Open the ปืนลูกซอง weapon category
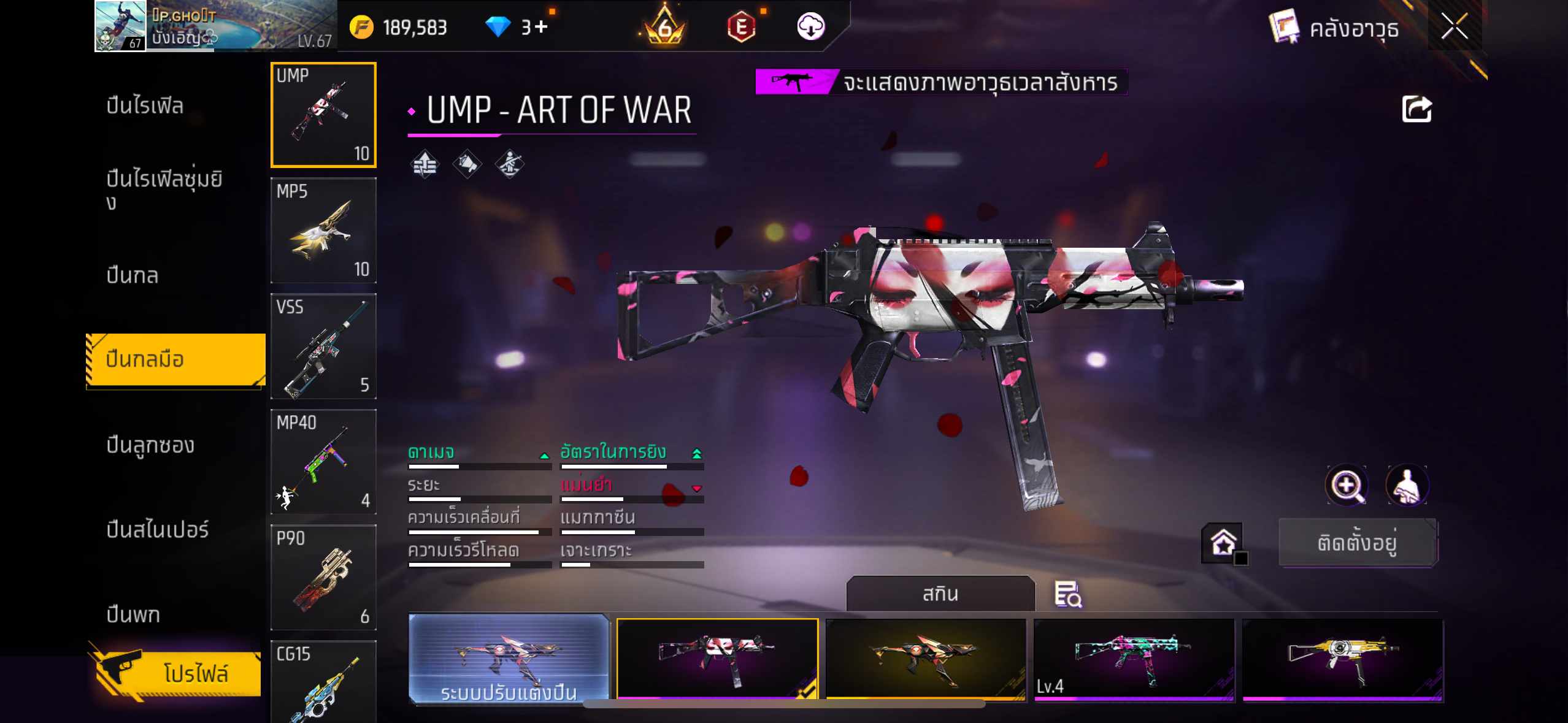The width and height of the screenshot is (1568, 723). (x=150, y=445)
